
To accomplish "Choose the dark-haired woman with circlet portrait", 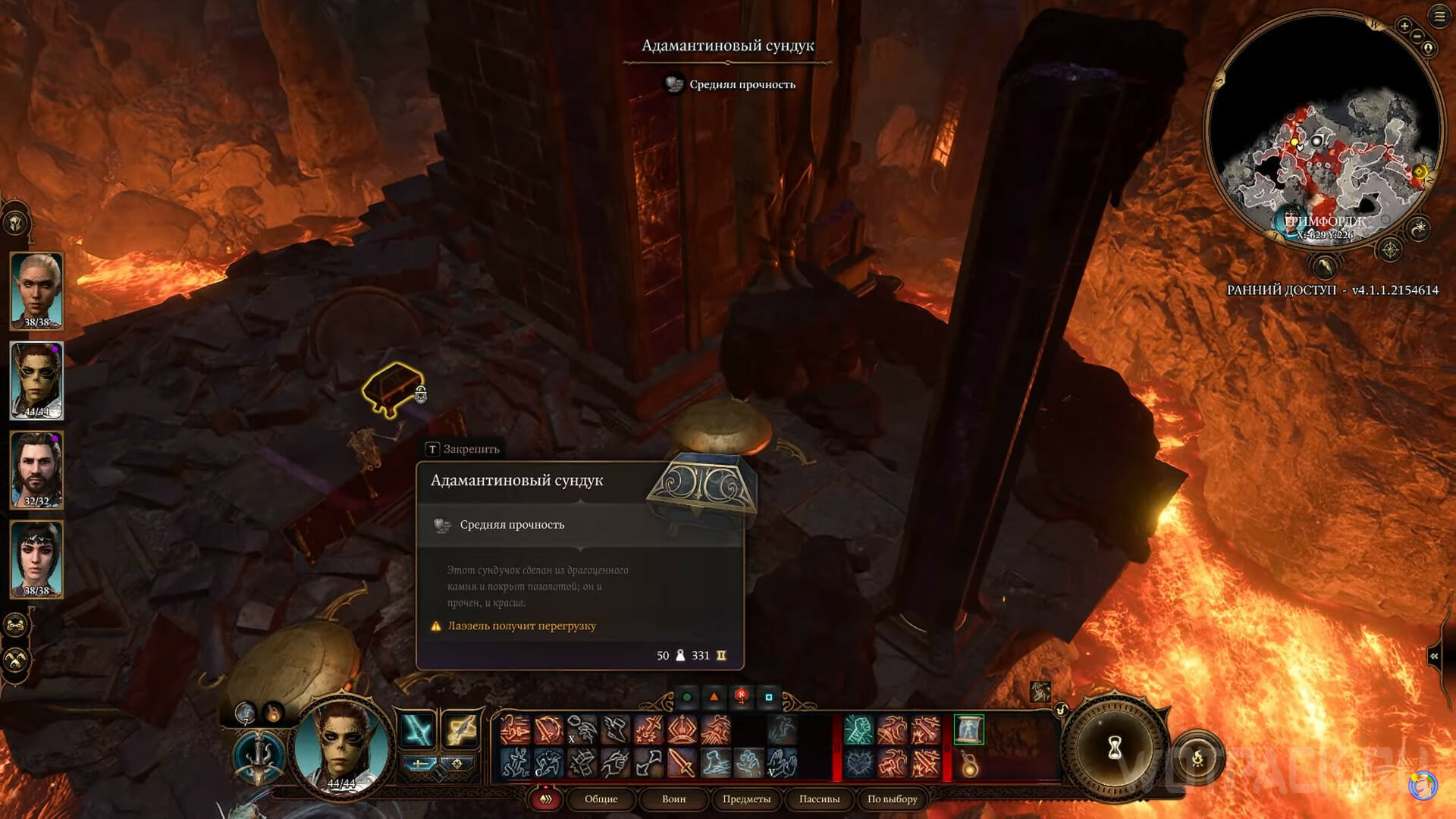I will [36, 559].
